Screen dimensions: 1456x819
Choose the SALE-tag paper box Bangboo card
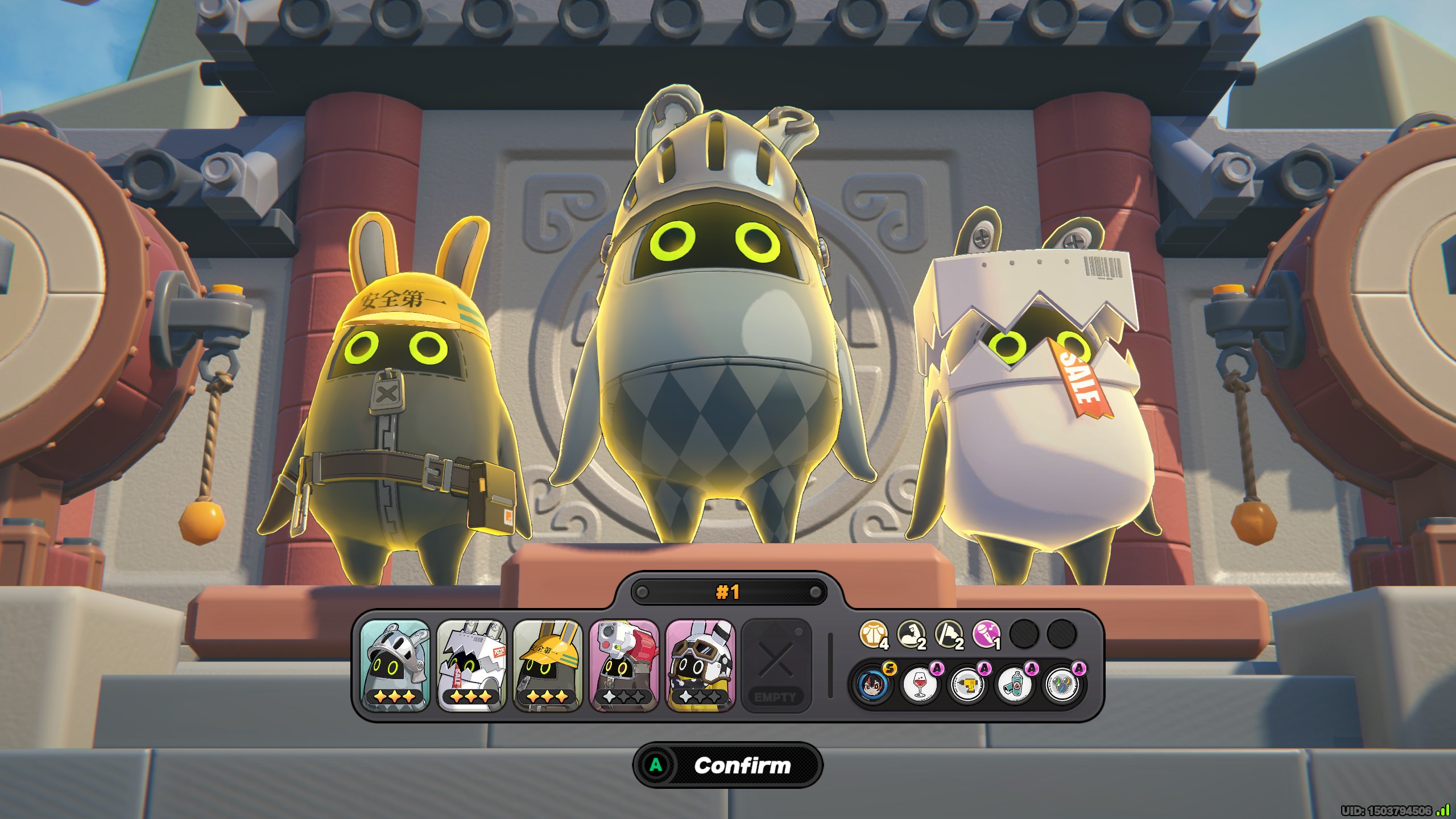tap(471, 665)
